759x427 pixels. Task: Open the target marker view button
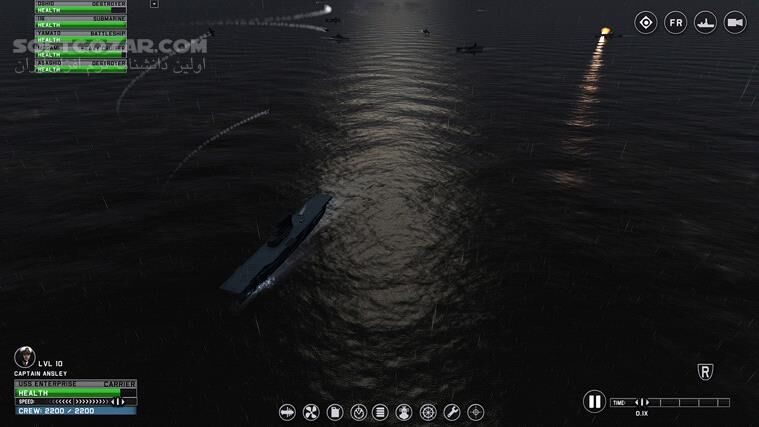point(646,22)
